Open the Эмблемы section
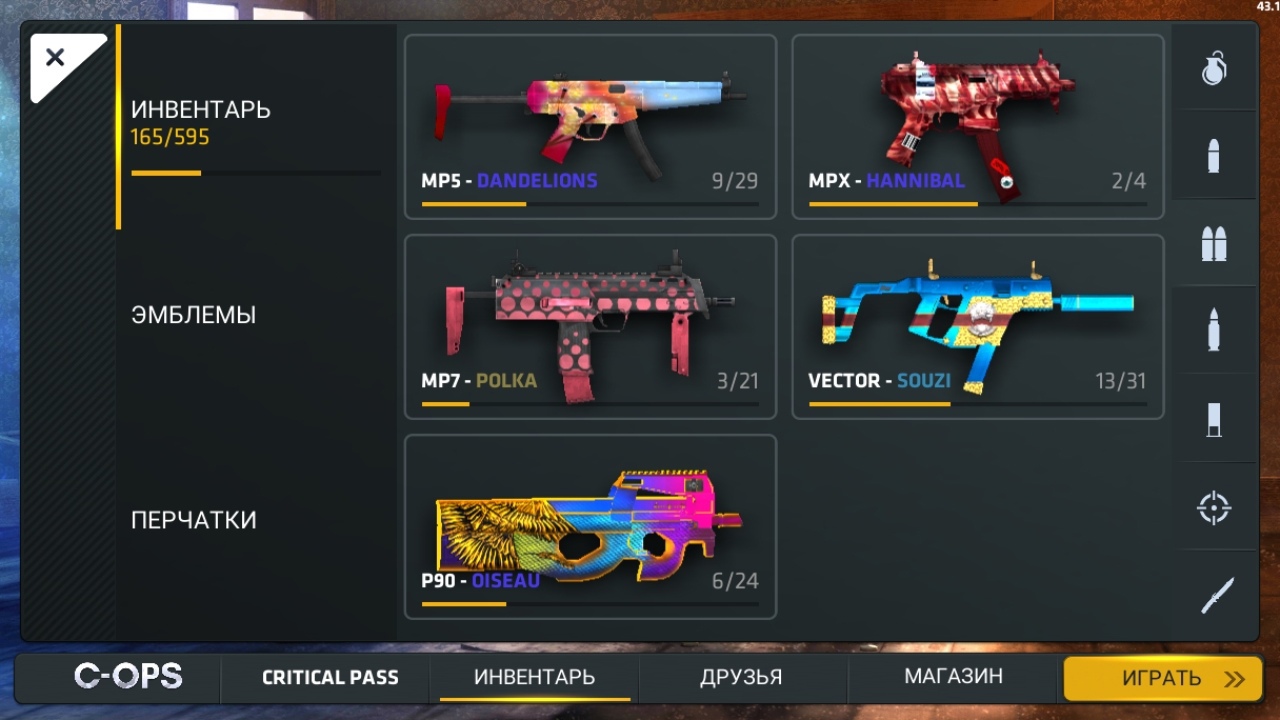1280x720 pixels. coord(194,315)
